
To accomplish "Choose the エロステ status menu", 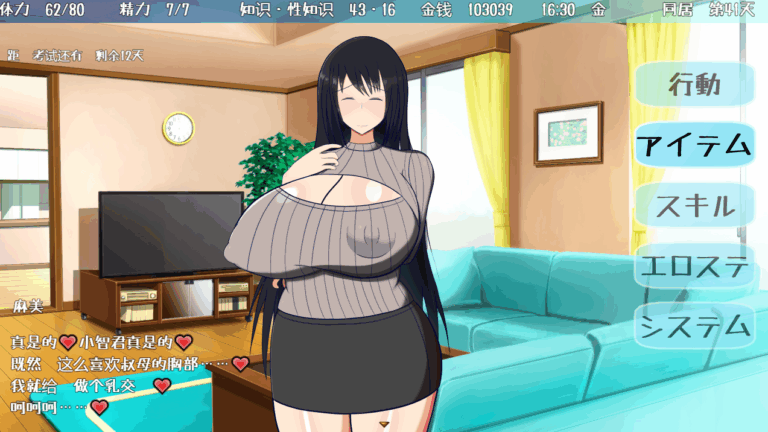I will [694, 267].
